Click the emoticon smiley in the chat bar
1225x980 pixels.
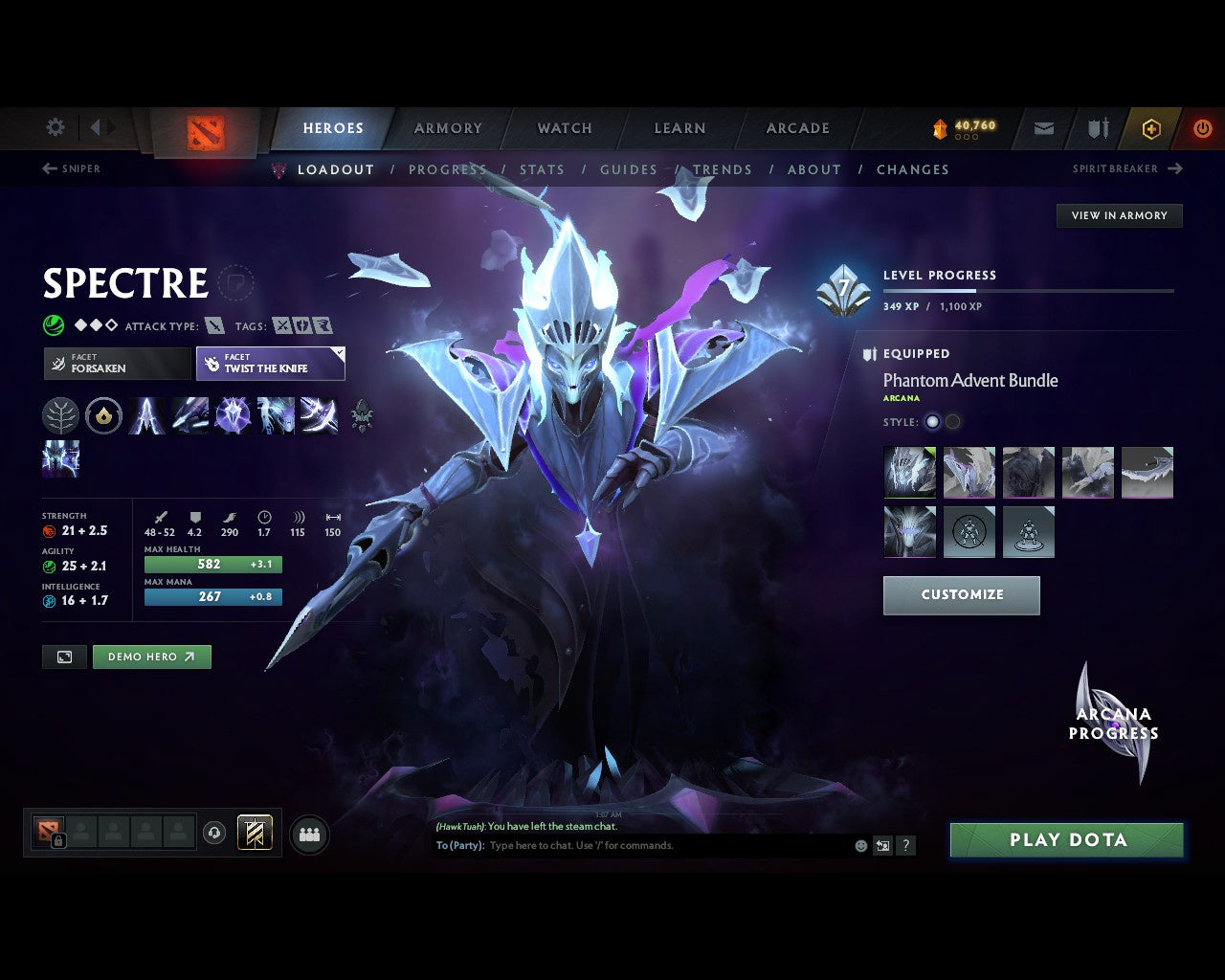click(859, 846)
